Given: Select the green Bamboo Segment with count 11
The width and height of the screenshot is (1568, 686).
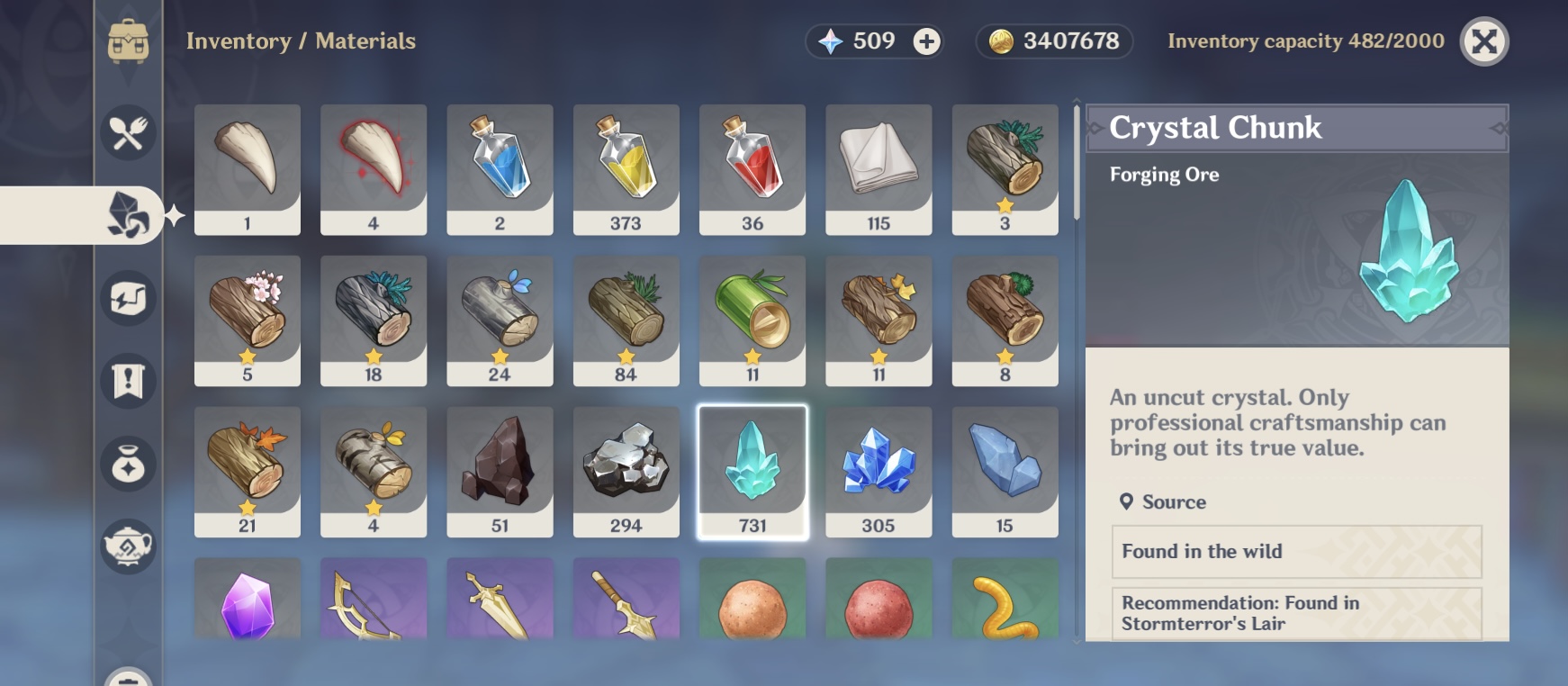Looking at the screenshot, I should 752,319.
